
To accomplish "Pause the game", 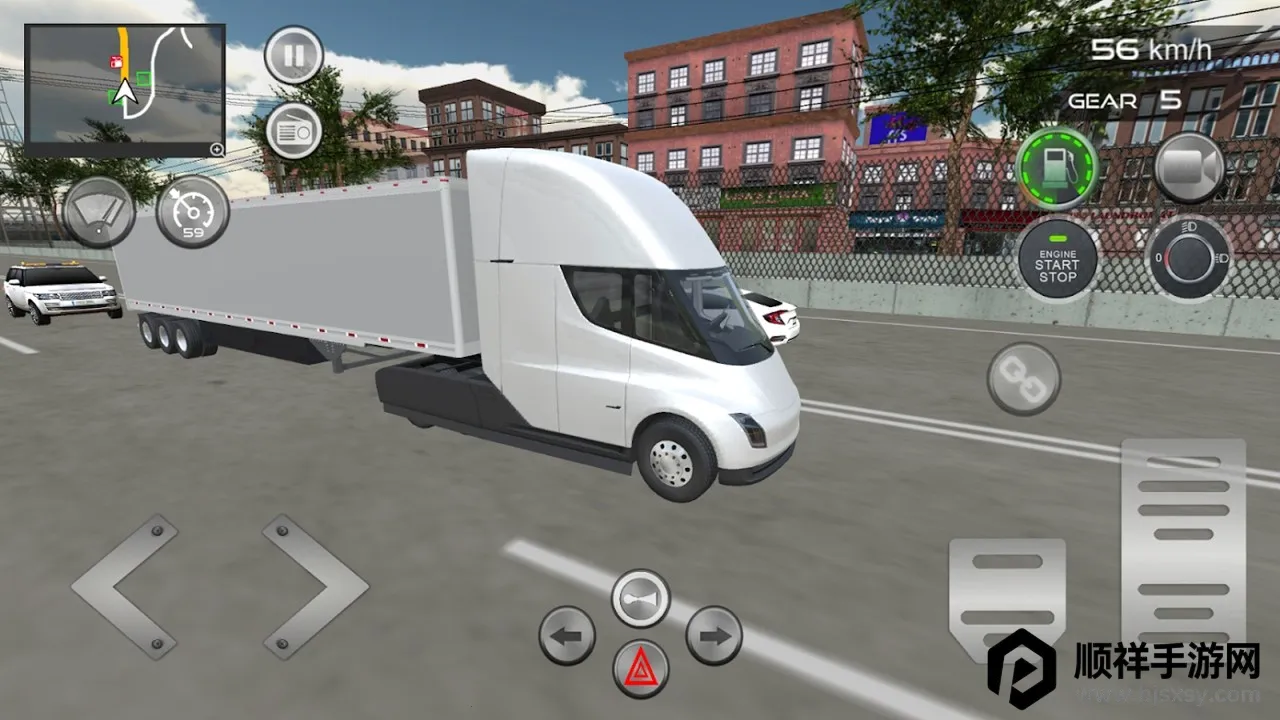I will pyautogui.click(x=293, y=54).
